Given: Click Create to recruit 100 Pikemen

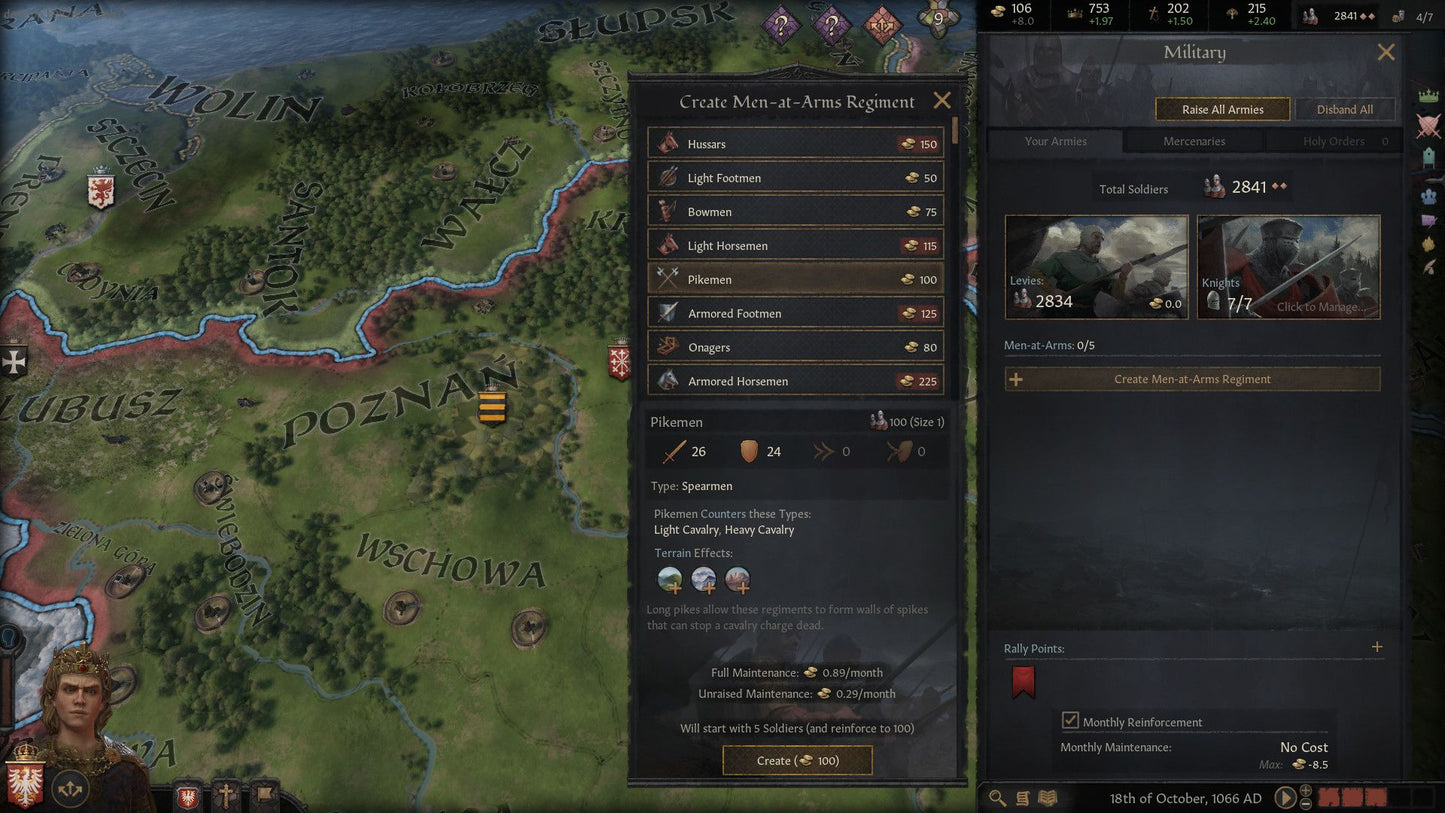Looking at the screenshot, I should click(796, 760).
